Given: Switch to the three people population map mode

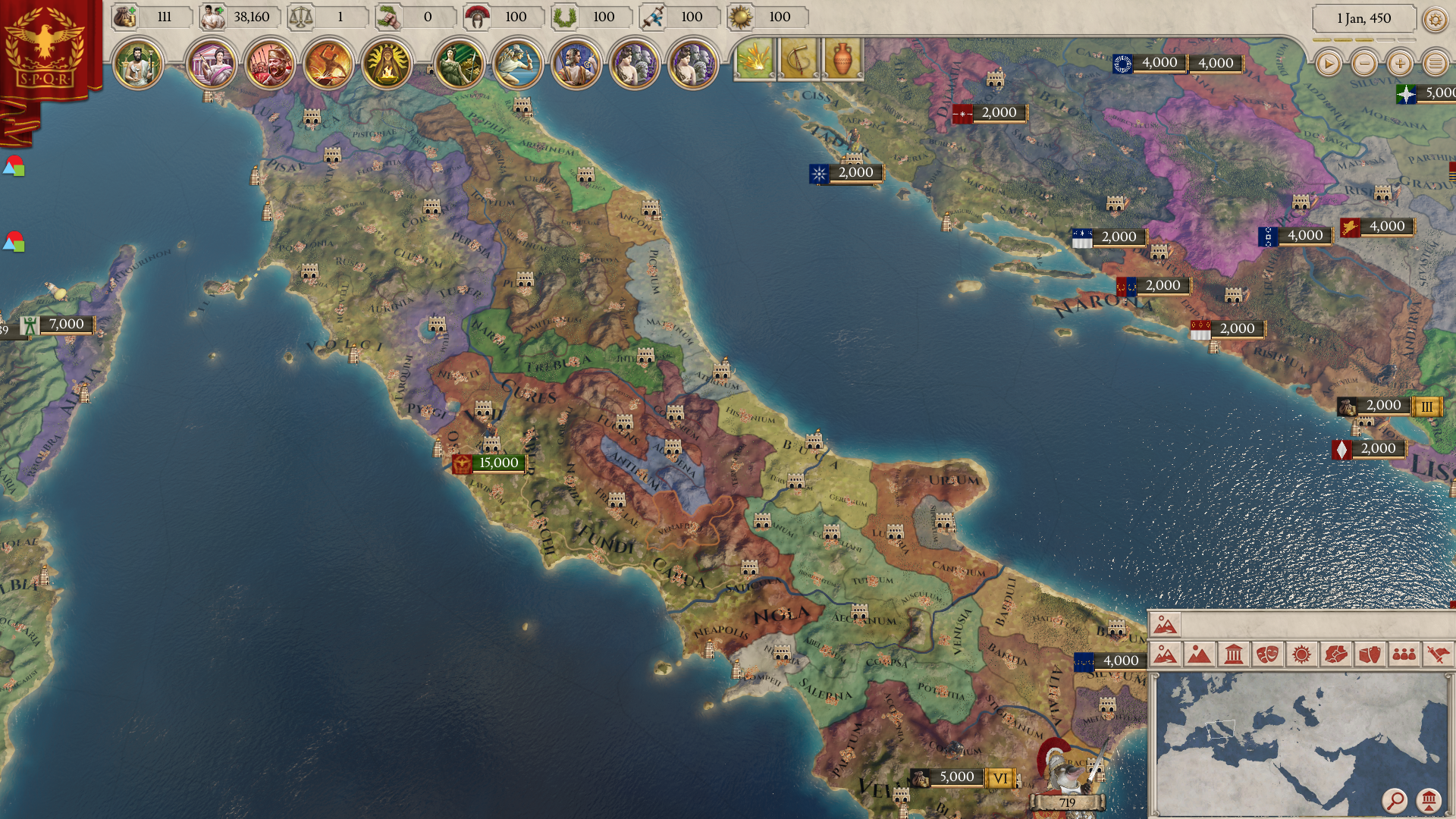Looking at the screenshot, I should [x=1404, y=654].
